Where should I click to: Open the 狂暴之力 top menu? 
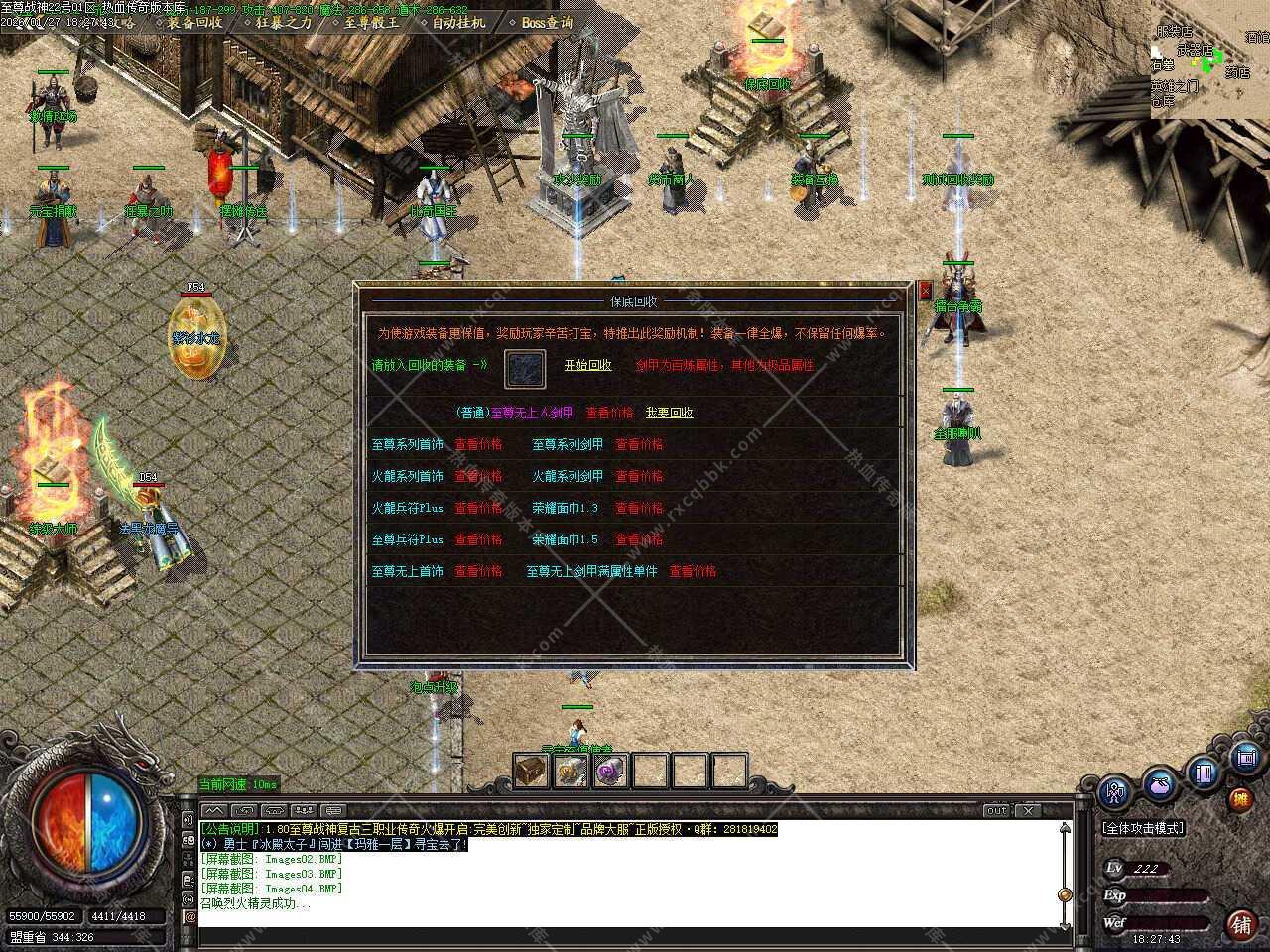pyautogui.click(x=283, y=22)
